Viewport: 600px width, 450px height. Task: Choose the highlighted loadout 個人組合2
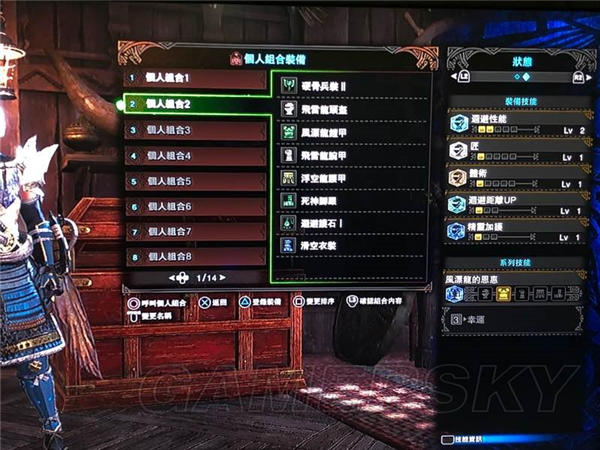(195, 103)
